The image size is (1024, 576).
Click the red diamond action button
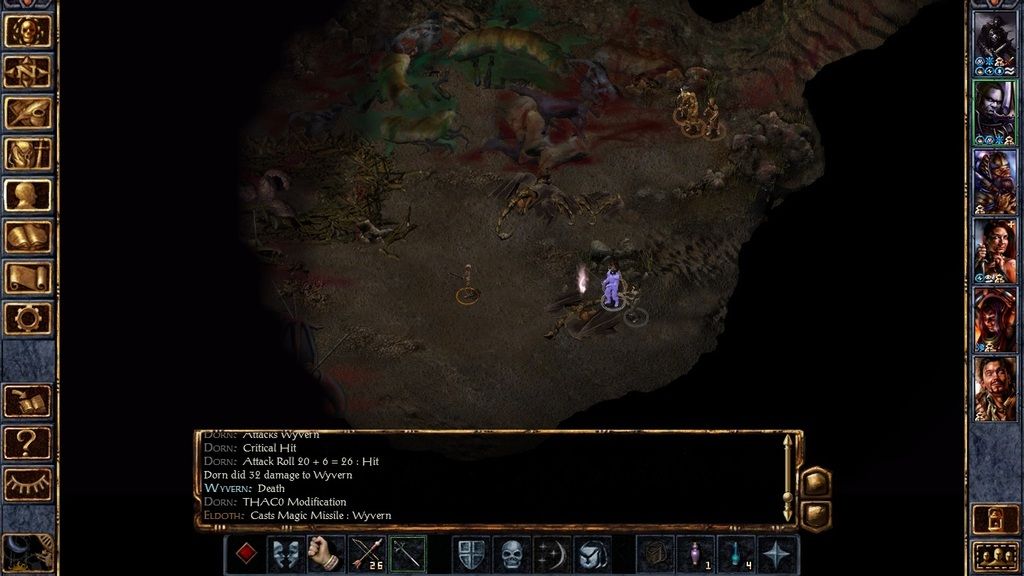click(x=244, y=554)
